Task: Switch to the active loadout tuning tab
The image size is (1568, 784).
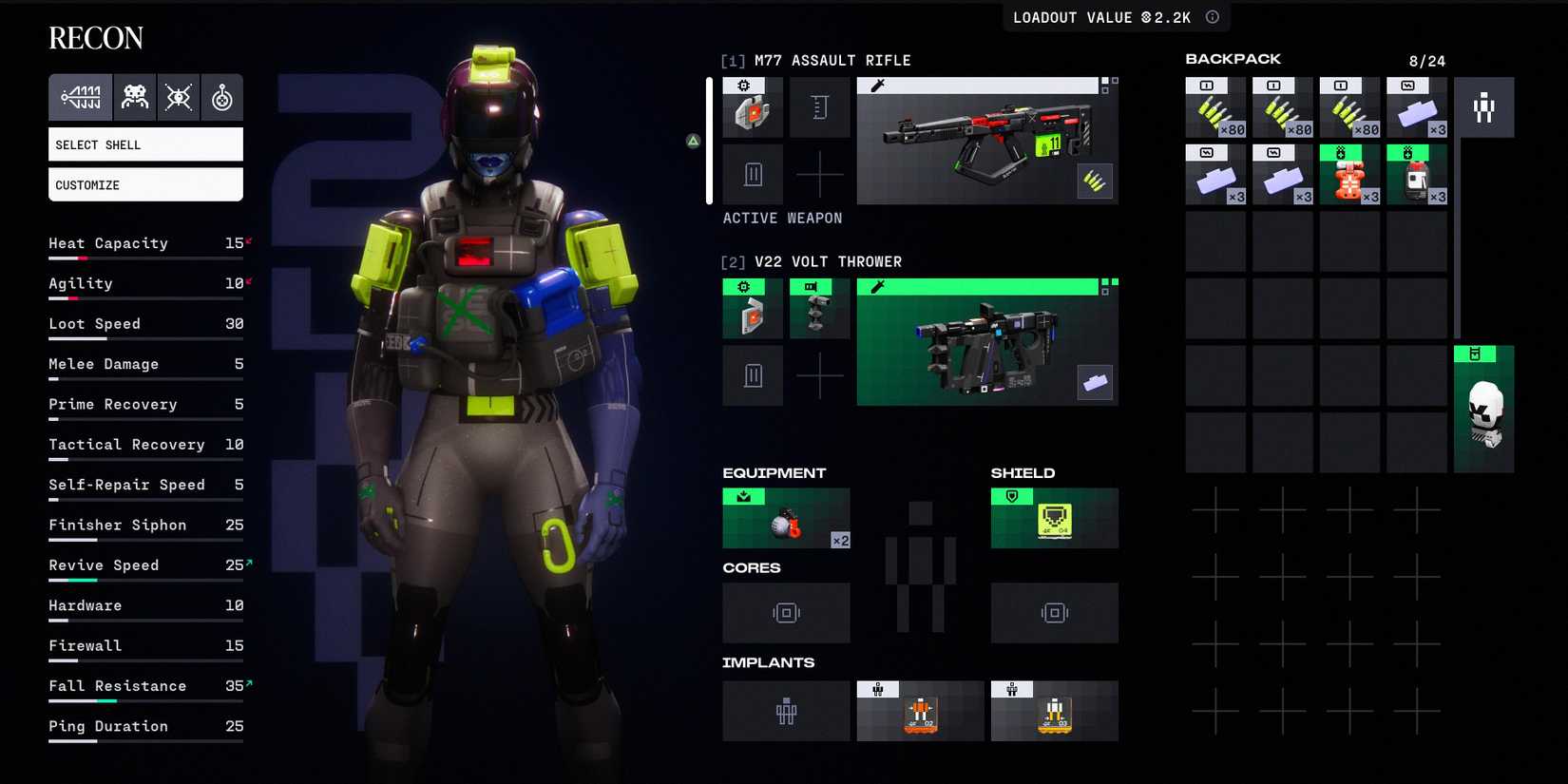Action: (81, 96)
